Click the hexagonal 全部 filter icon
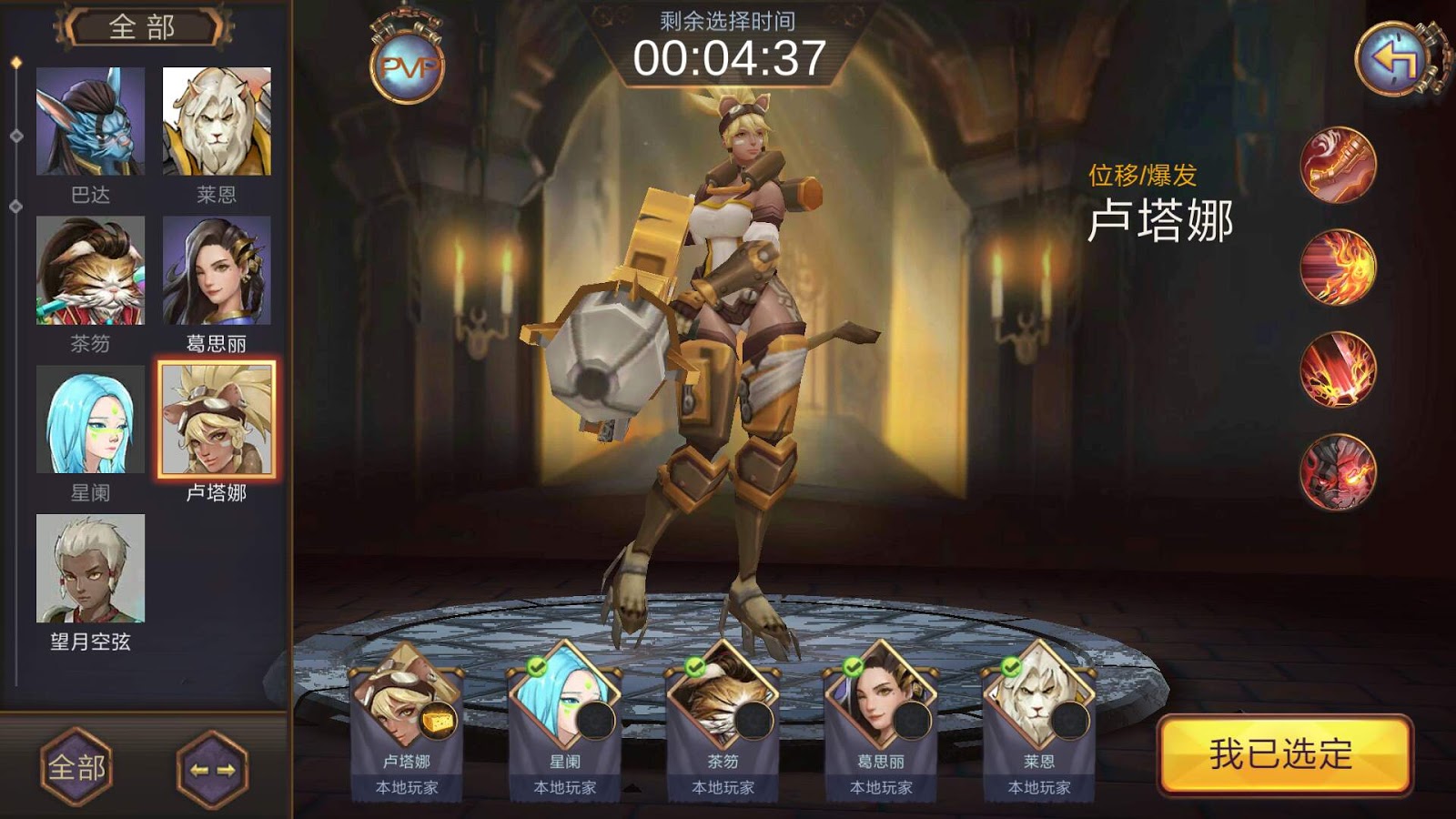Screen dimensions: 1456x819 pyautogui.click(x=76, y=767)
